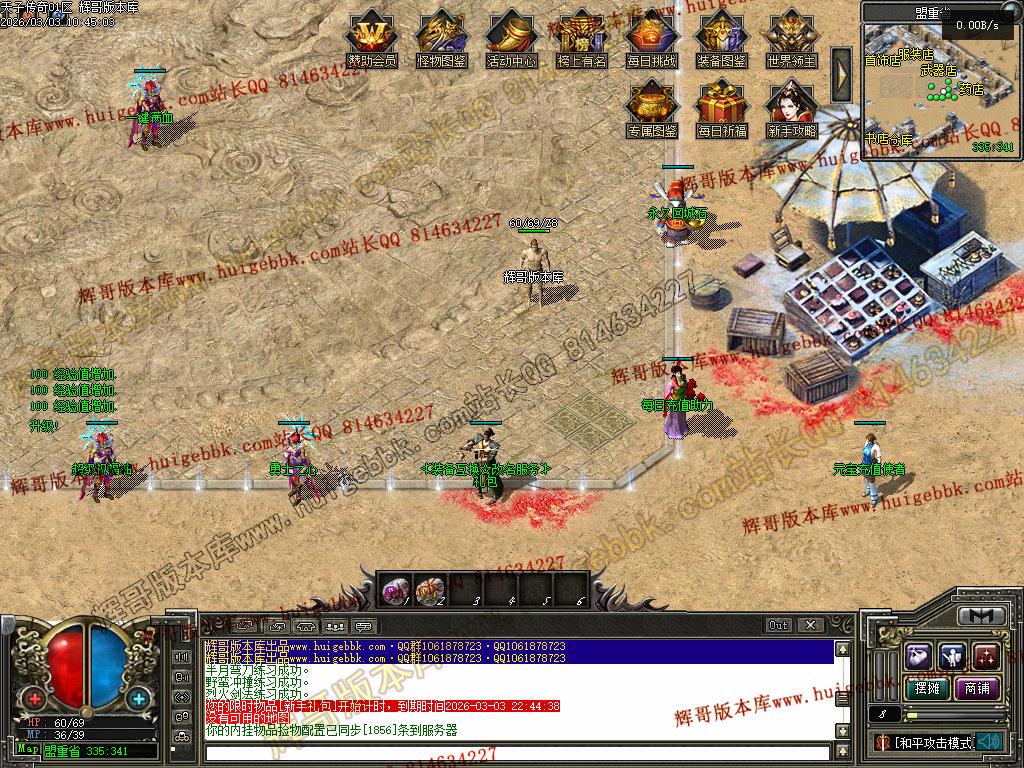Close the chat window with the X

(x=810, y=625)
